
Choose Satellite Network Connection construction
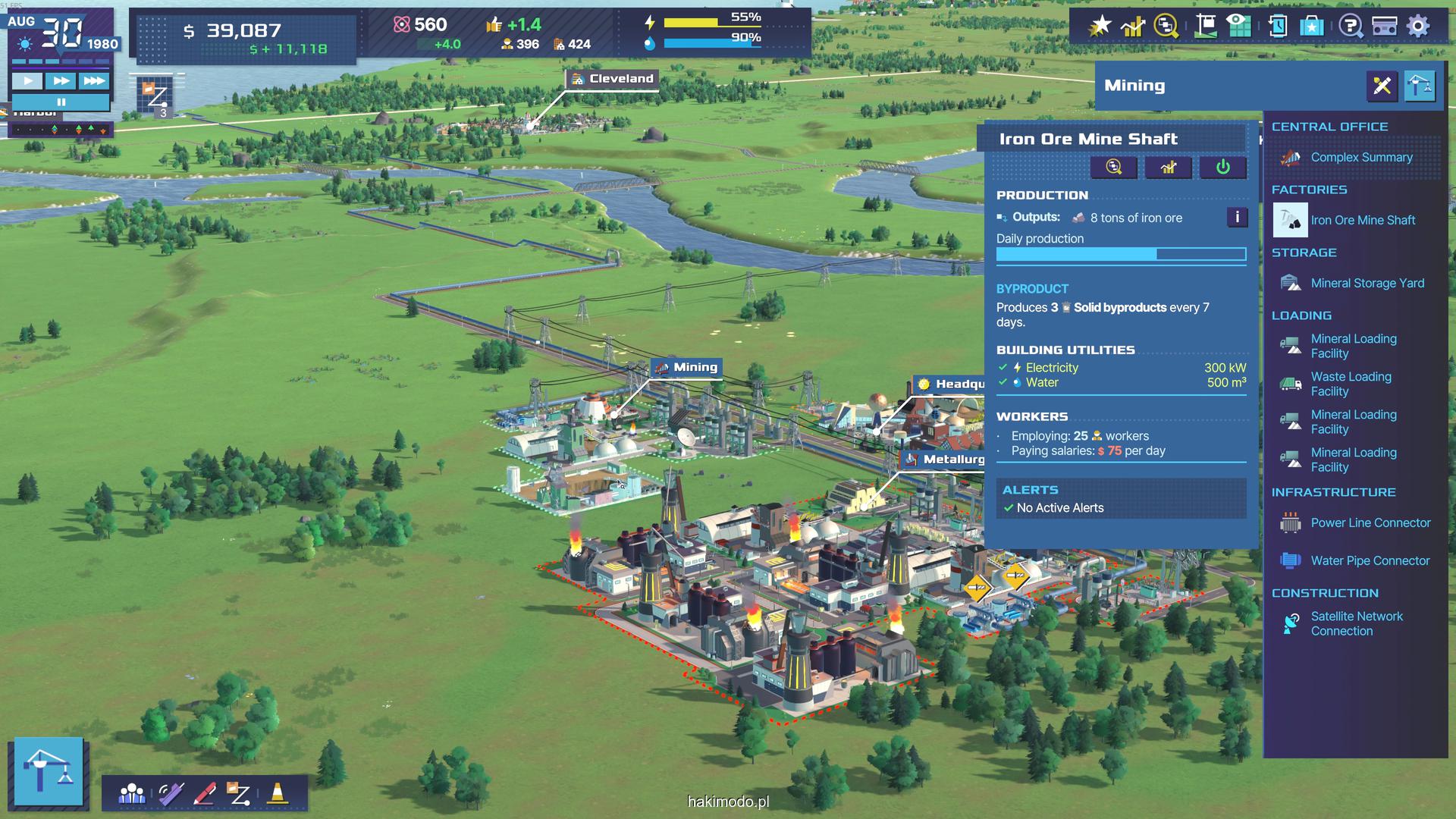[1356, 624]
